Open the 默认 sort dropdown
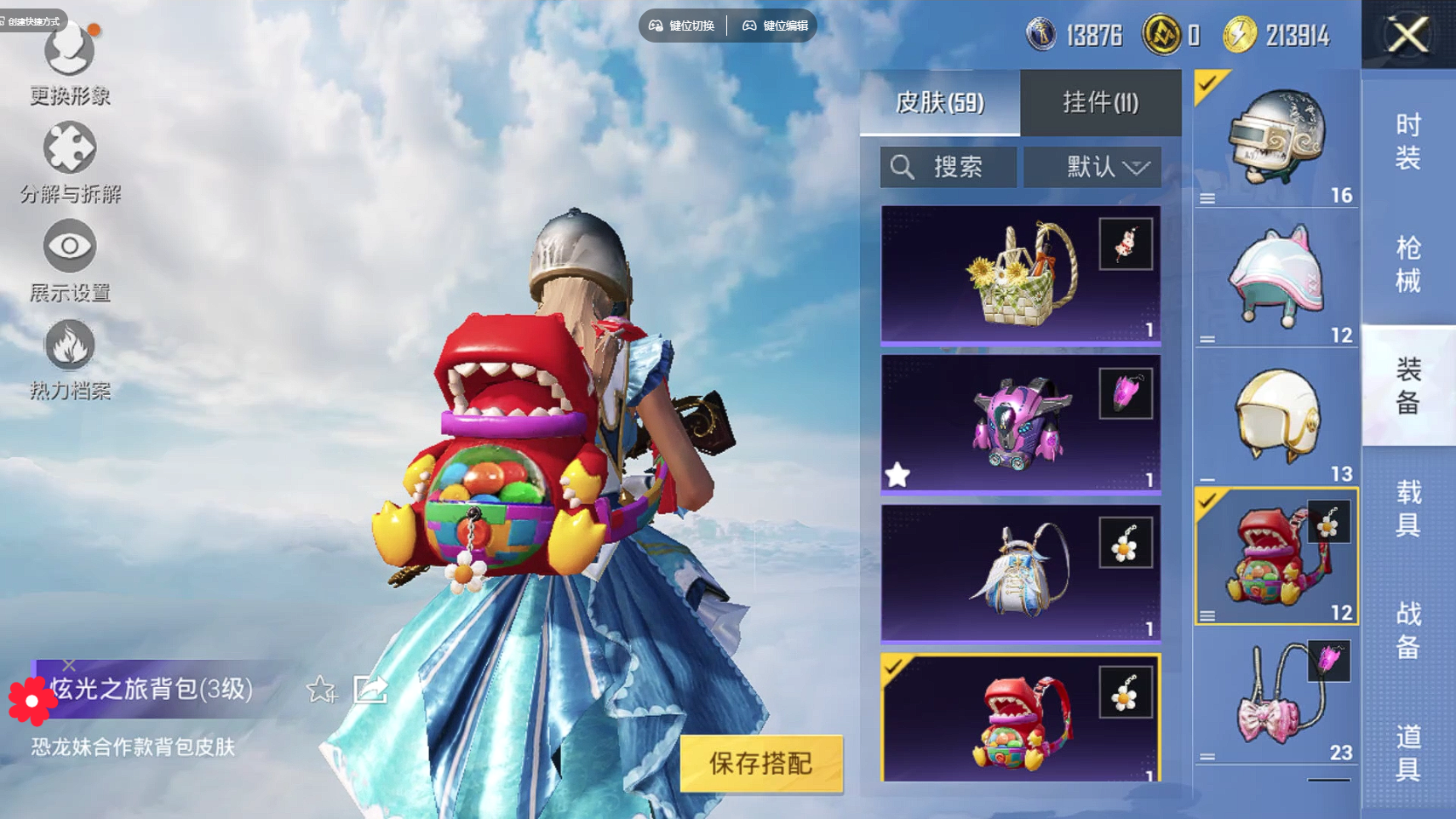The width and height of the screenshot is (1456, 819). click(x=1092, y=167)
